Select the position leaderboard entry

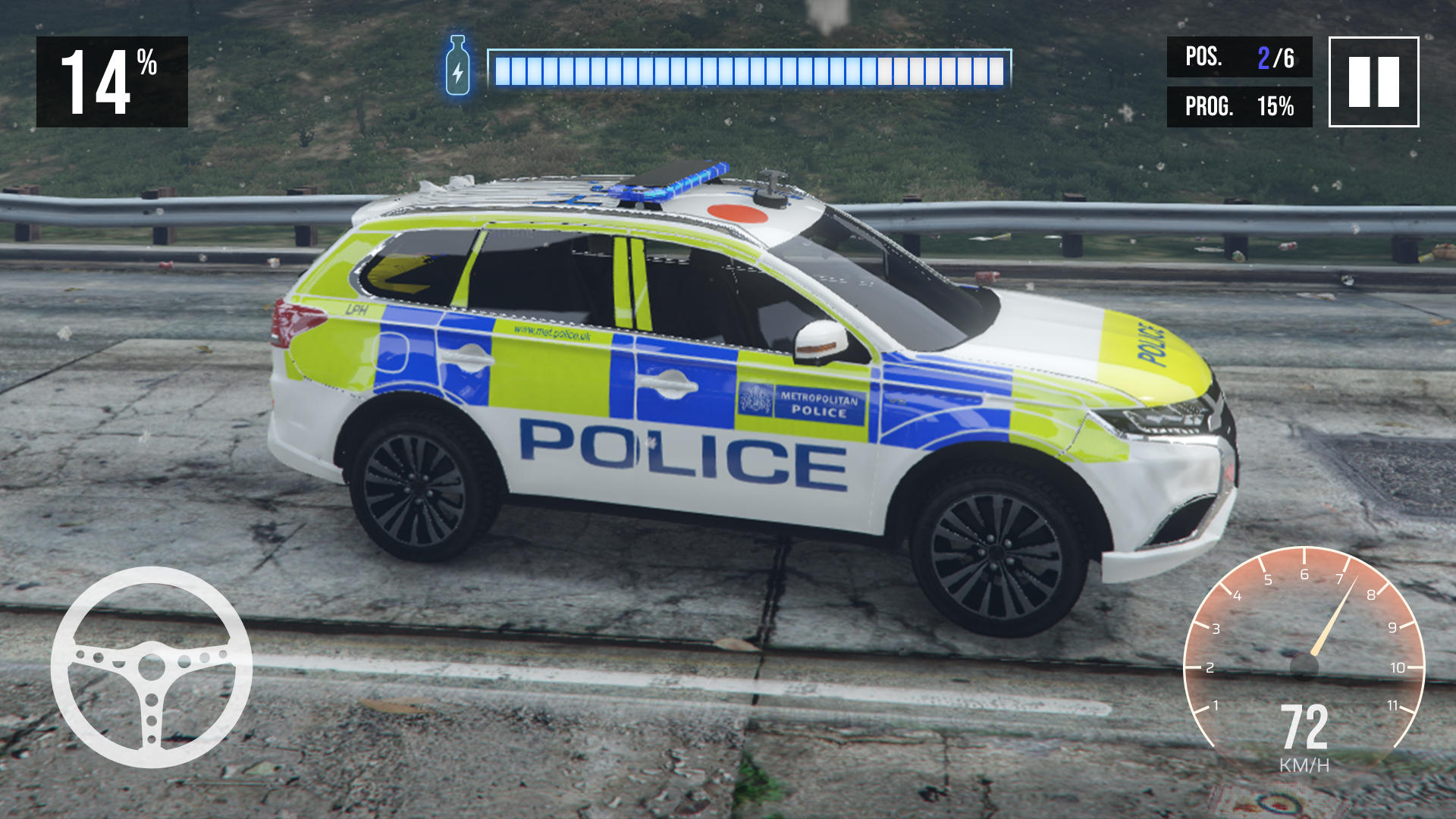click(1240, 57)
